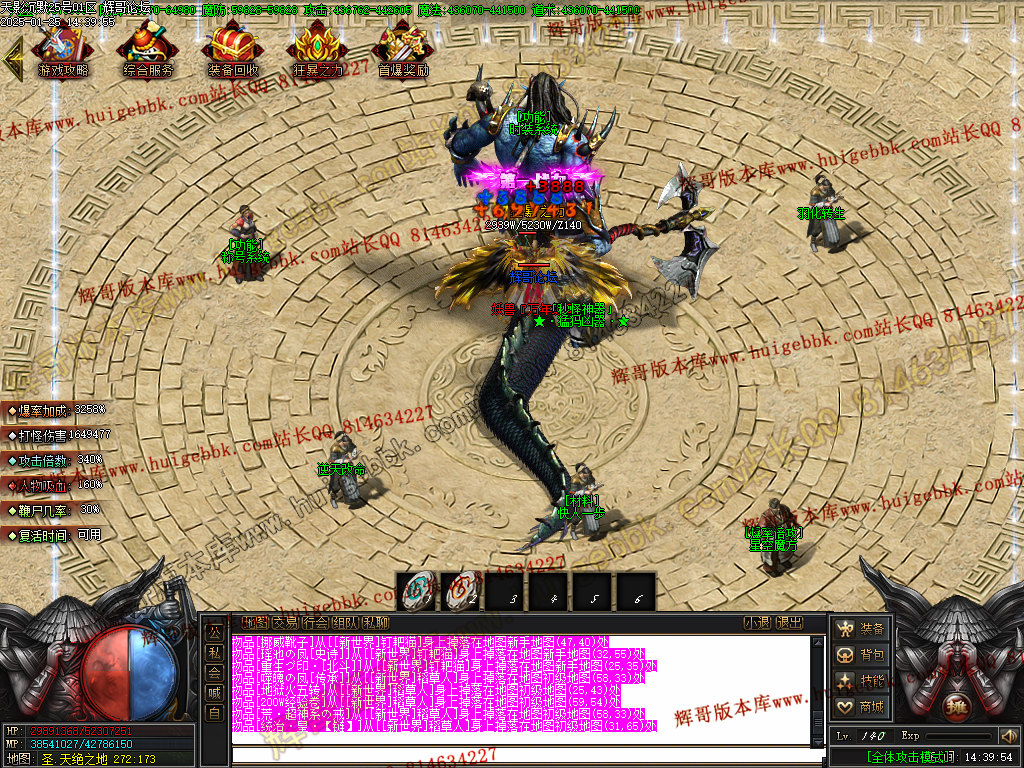The image size is (1024, 768).
Task: Switch to the 交易 trade tab
Action: pyautogui.click(x=284, y=622)
